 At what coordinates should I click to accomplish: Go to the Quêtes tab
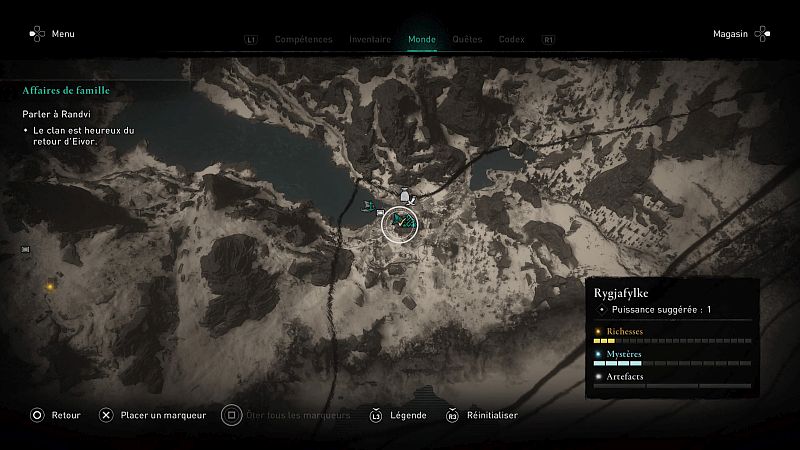tap(467, 40)
